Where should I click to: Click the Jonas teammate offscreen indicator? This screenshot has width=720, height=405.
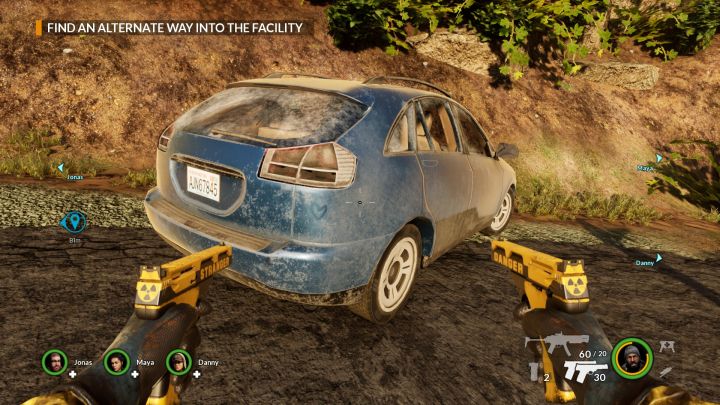pyautogui.click(x=62, y=168)
